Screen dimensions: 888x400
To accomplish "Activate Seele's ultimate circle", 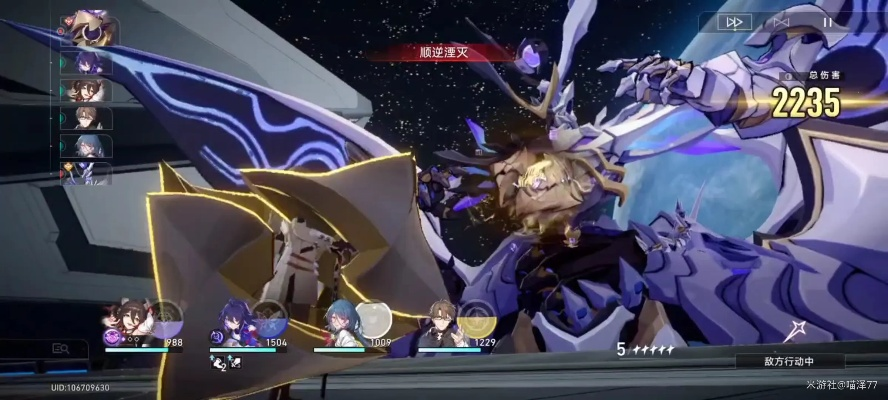I will 270,318.
